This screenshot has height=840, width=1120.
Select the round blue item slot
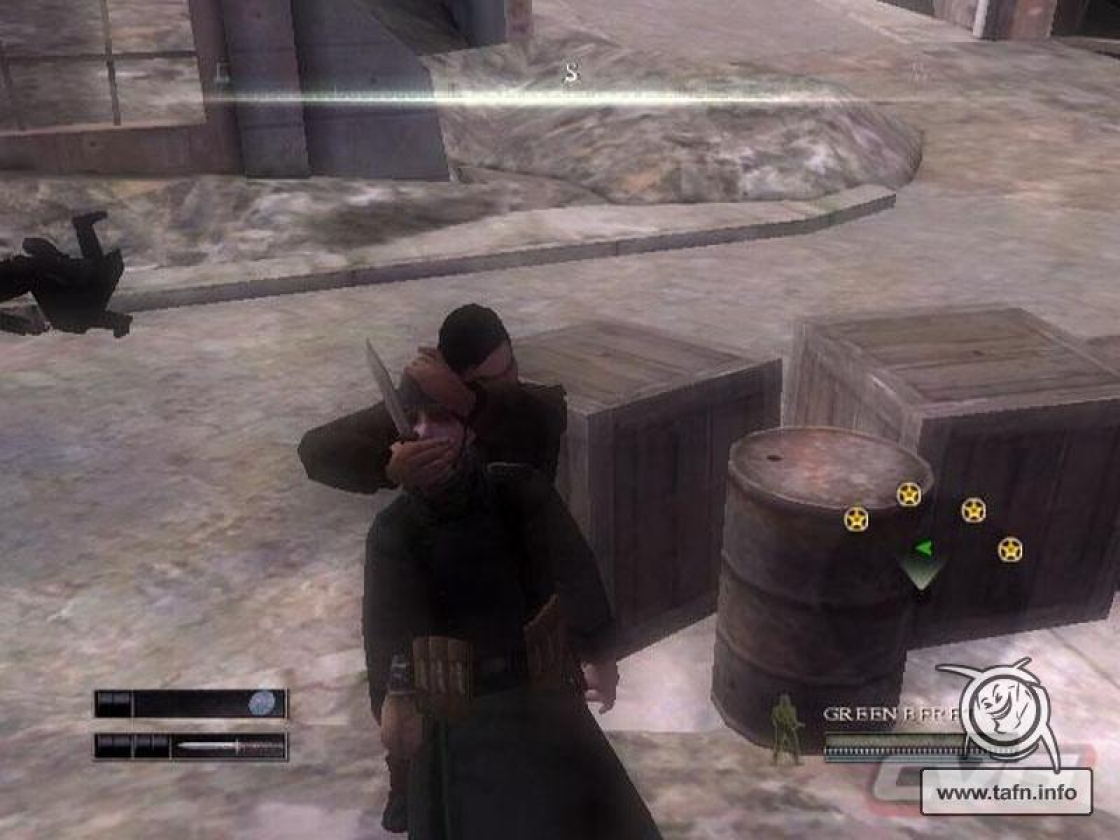pos(262,703)
